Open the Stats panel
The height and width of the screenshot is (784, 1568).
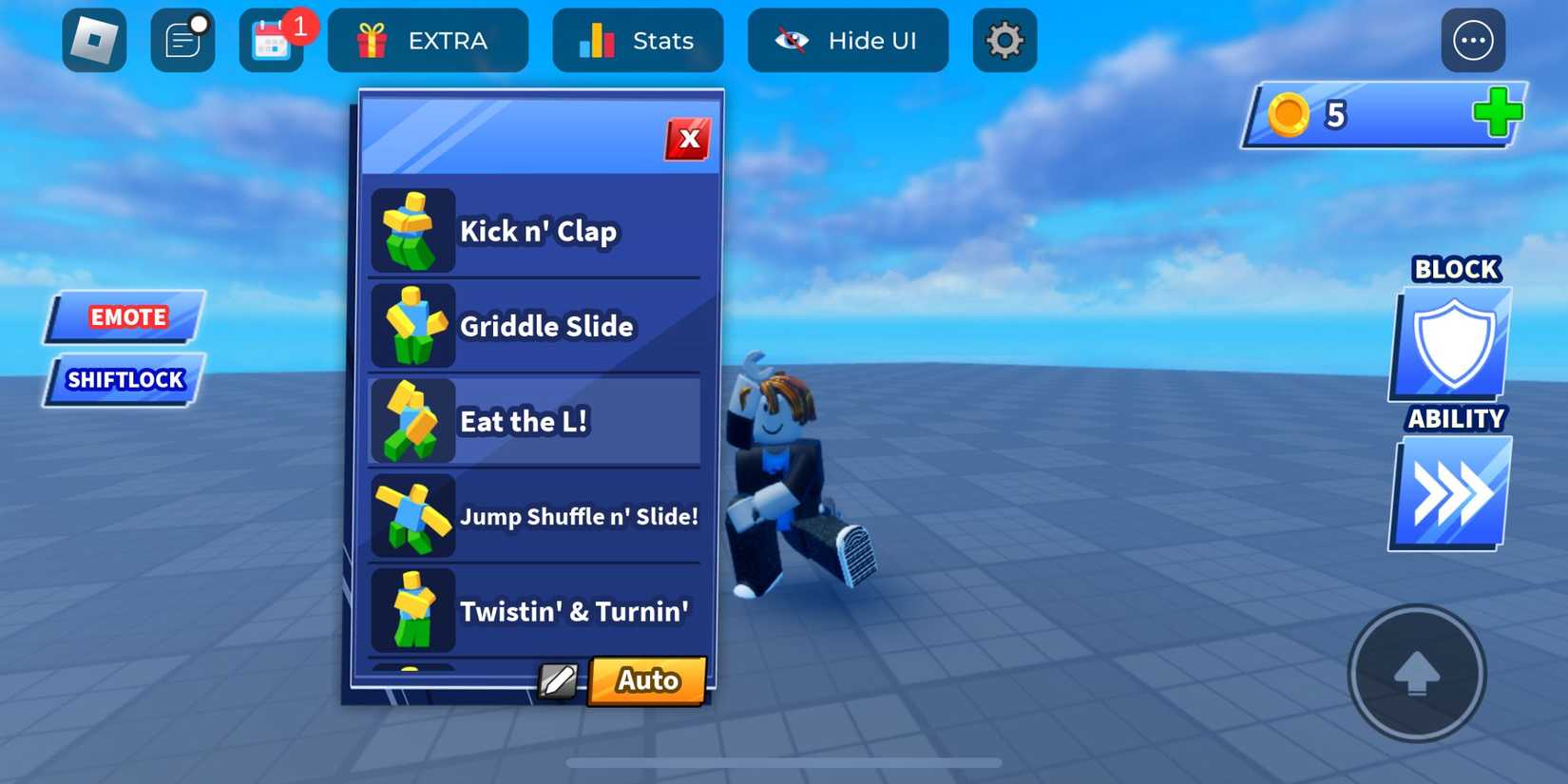coord(638,40)
